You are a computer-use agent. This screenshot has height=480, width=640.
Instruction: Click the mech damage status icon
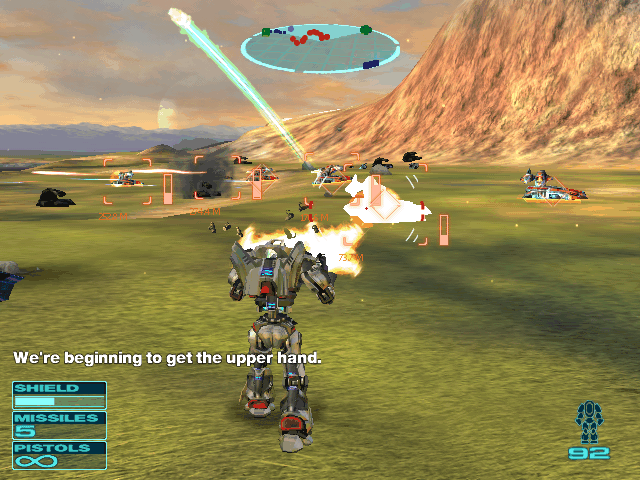(x=589, y=422)
